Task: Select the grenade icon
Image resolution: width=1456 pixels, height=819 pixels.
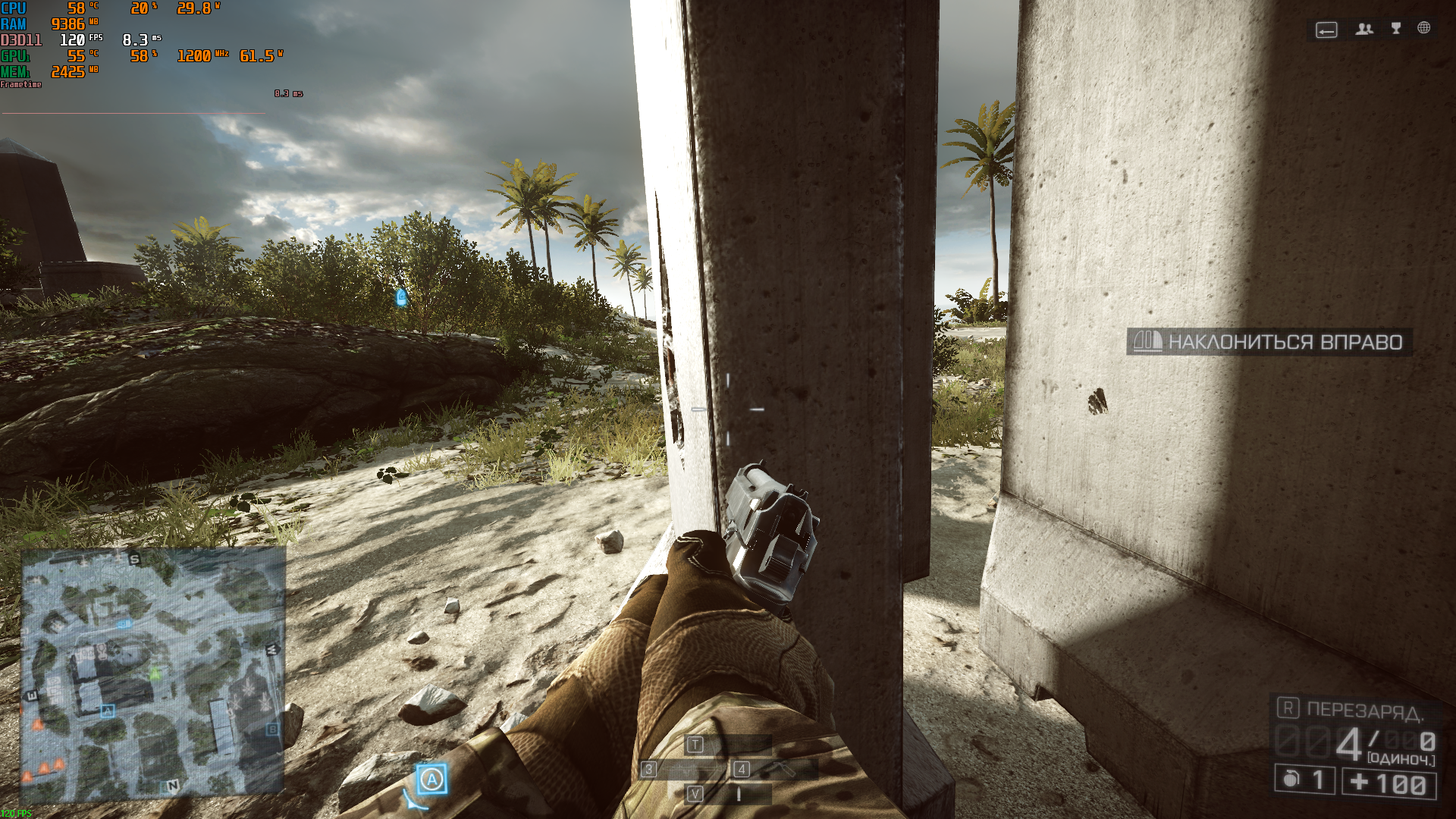Action: tap(1291, 780)
